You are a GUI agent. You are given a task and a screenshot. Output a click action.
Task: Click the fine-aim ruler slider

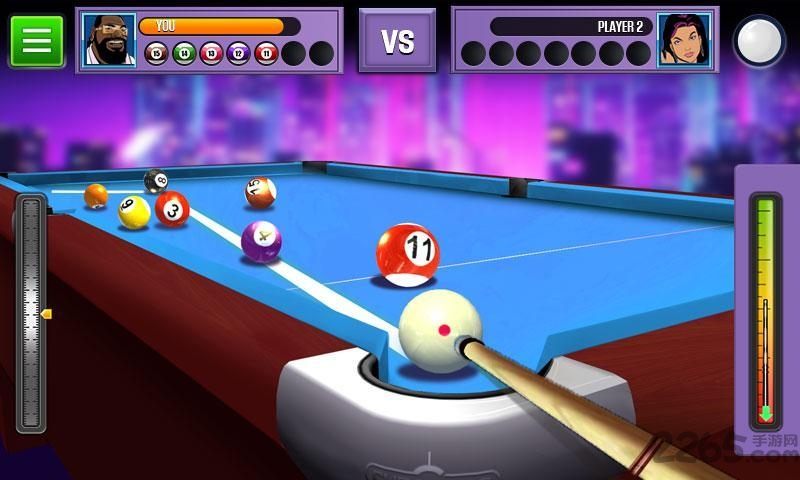(31, 313)
